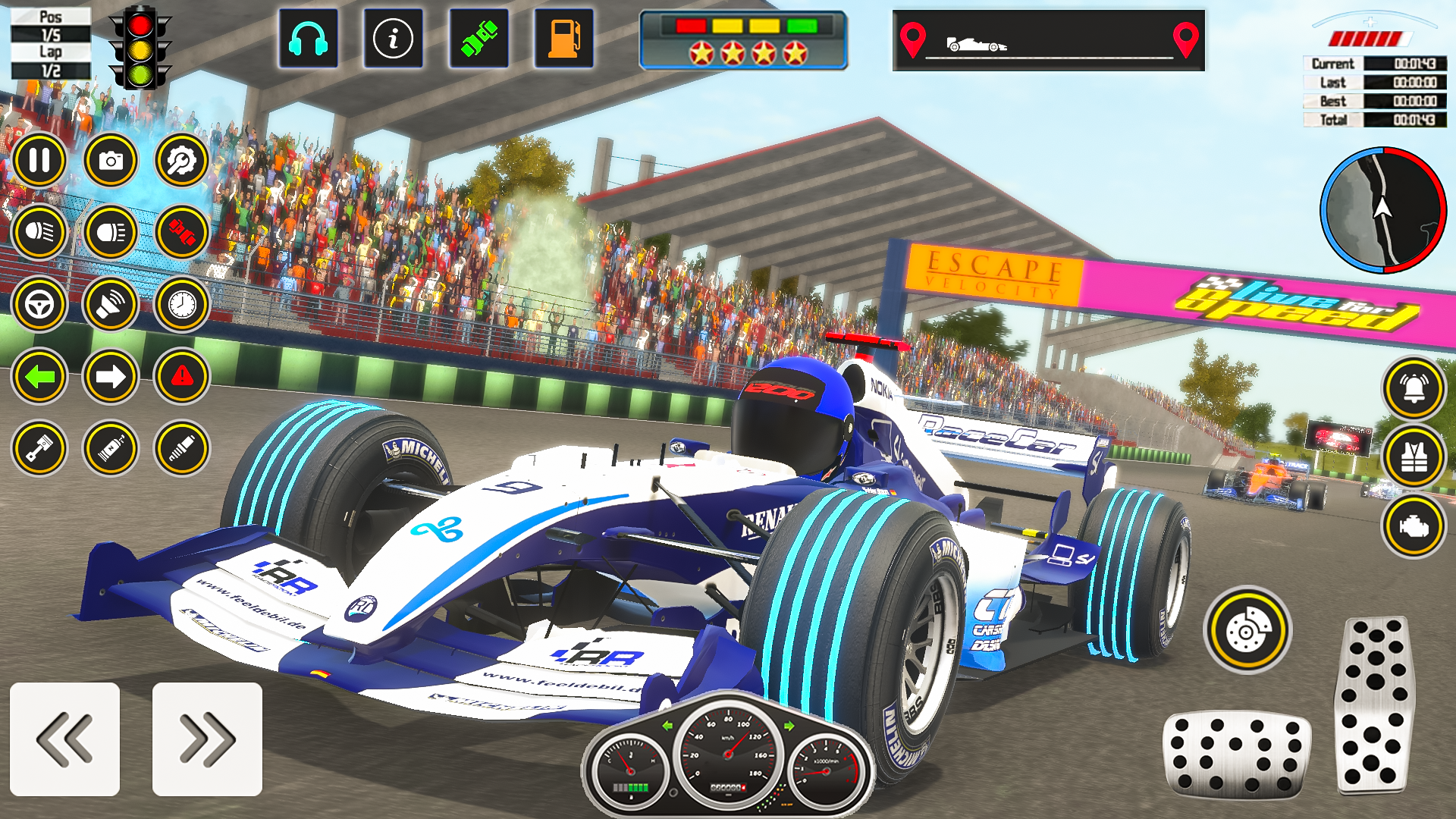The image size is (1456, 819).
Task: Check the spark plug status icon
Action: pyautogui.click(x=182, y=449)
